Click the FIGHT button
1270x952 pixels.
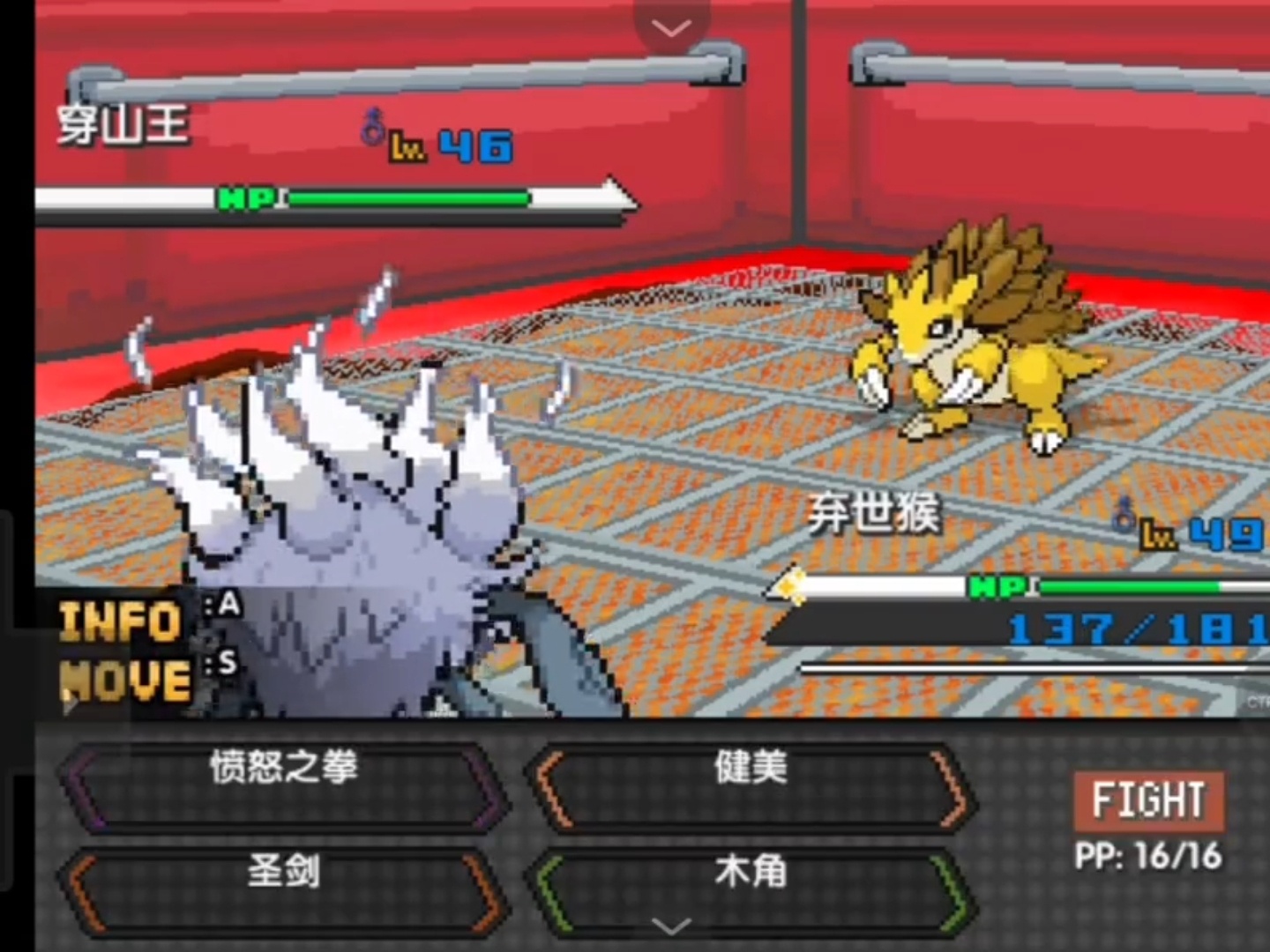pyautogui.click(x=1148, y=800)
